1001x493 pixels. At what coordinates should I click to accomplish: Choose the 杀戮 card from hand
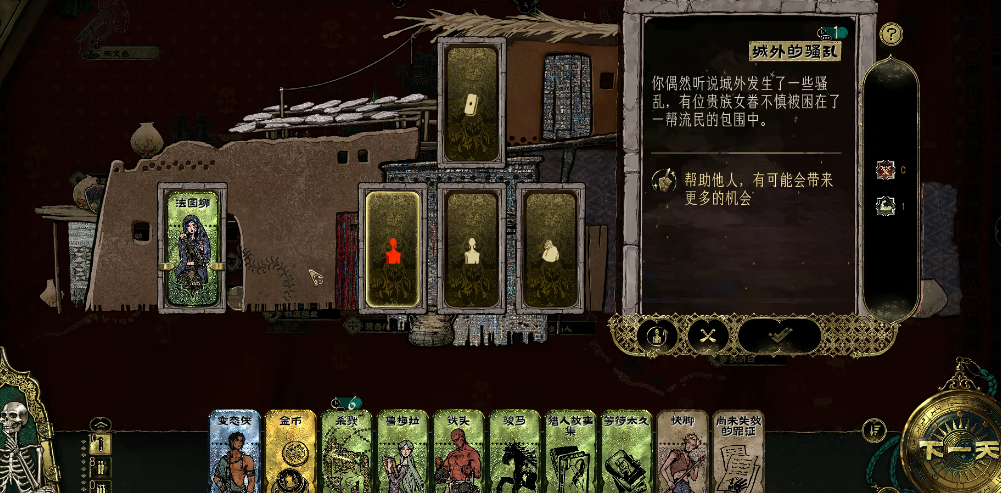(x=347, y=455)
